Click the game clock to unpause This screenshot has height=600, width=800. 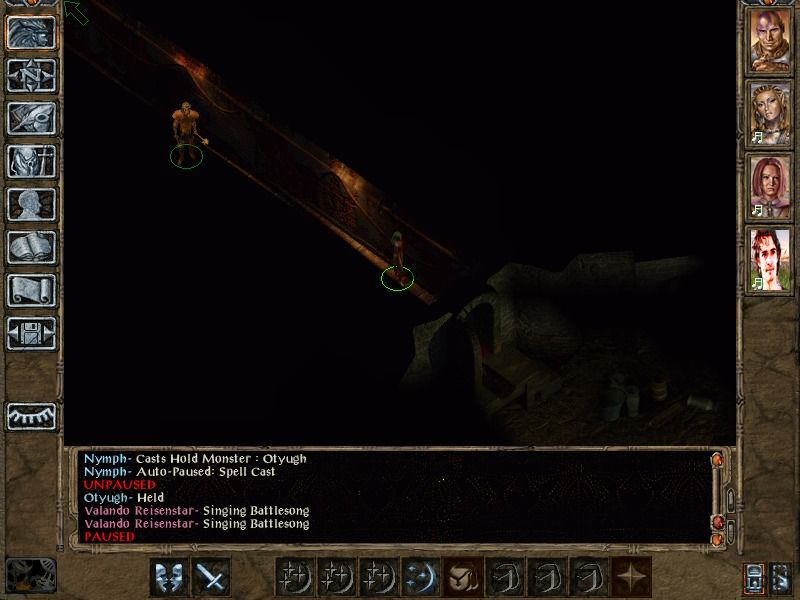tap(30, 575)
